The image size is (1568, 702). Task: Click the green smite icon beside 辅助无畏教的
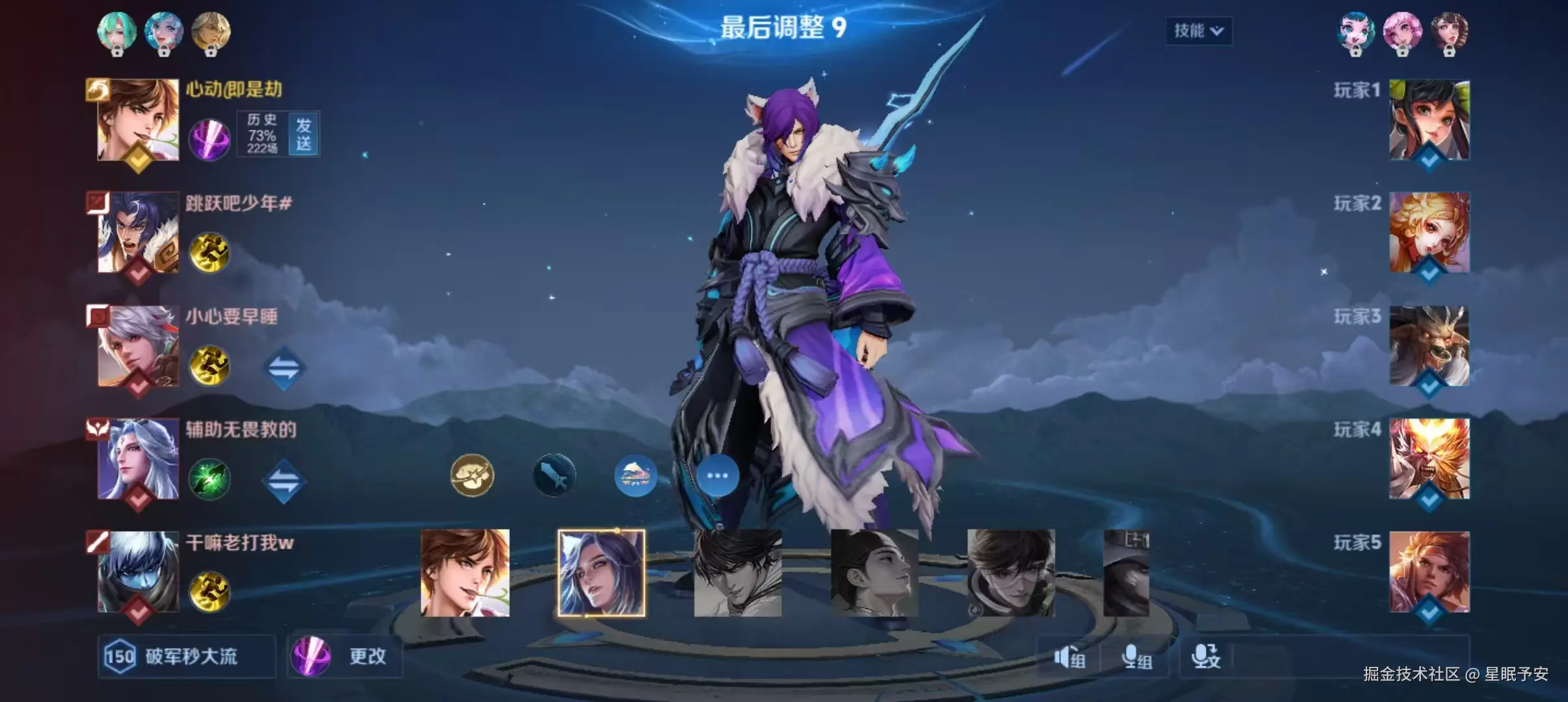(x=210, y=480)
